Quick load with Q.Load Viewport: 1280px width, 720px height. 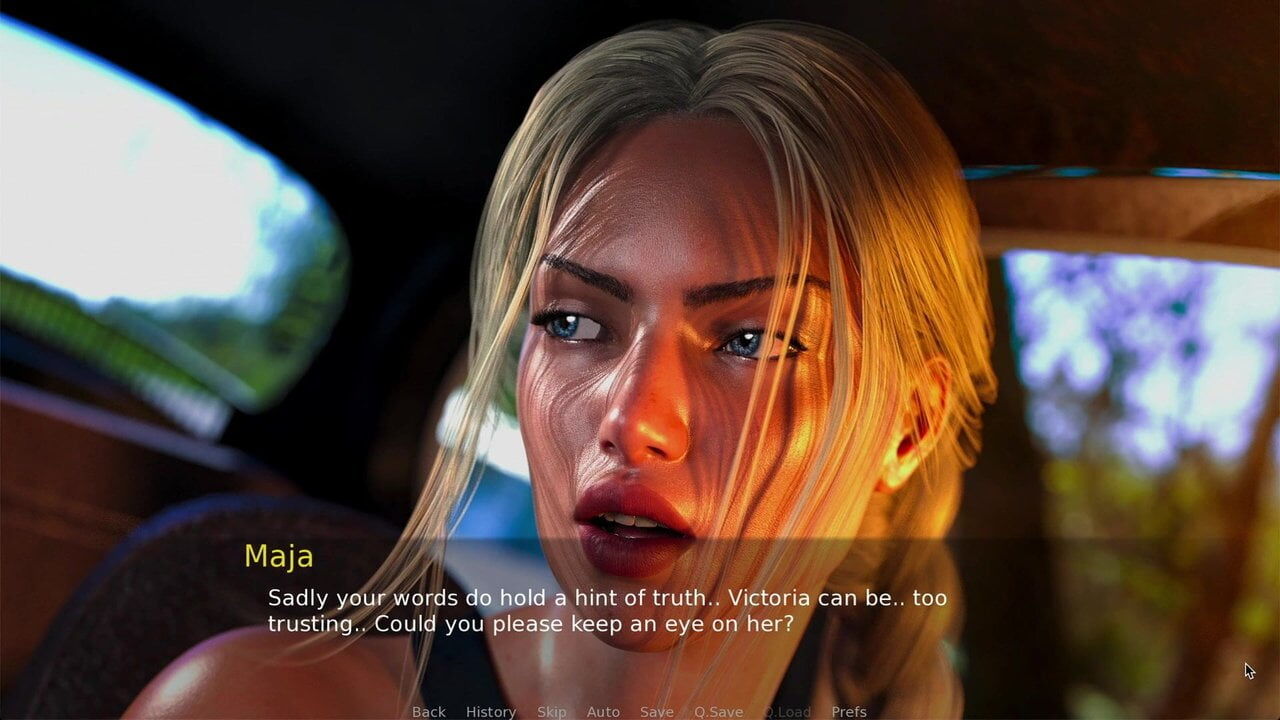(x=787, y=712)
